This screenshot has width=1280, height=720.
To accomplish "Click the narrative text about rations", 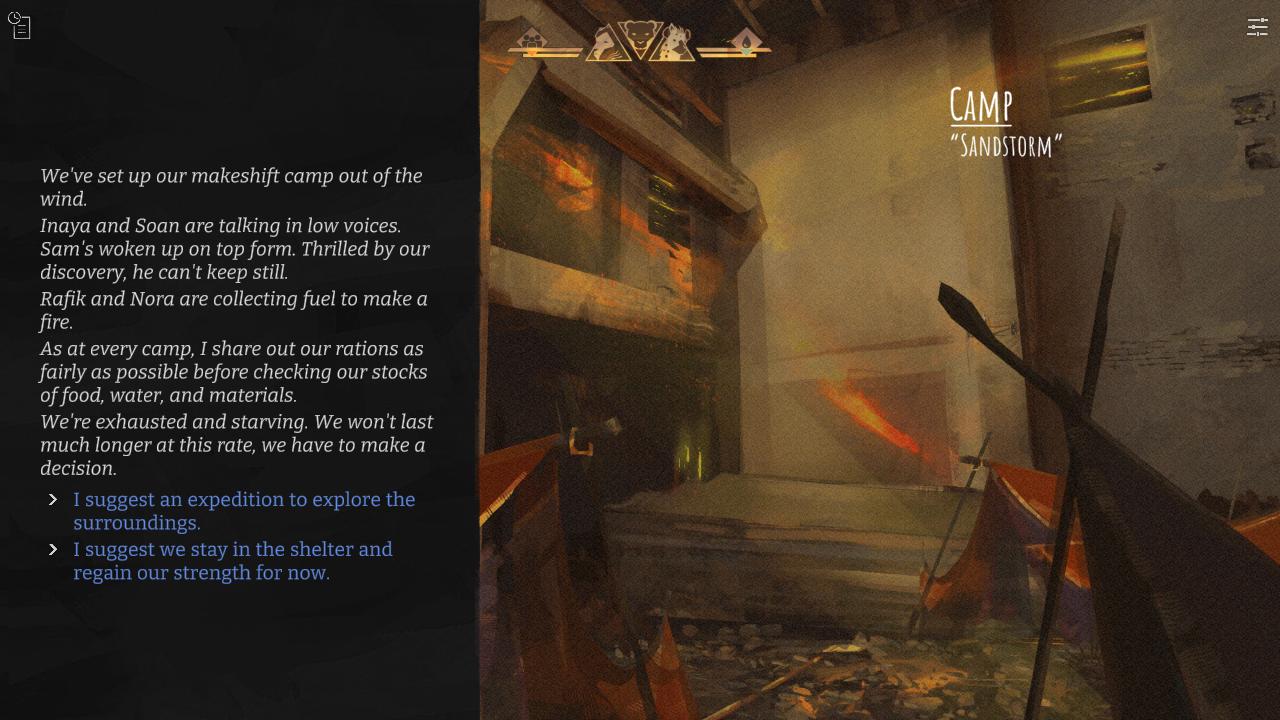I will (x=234, y=372).
